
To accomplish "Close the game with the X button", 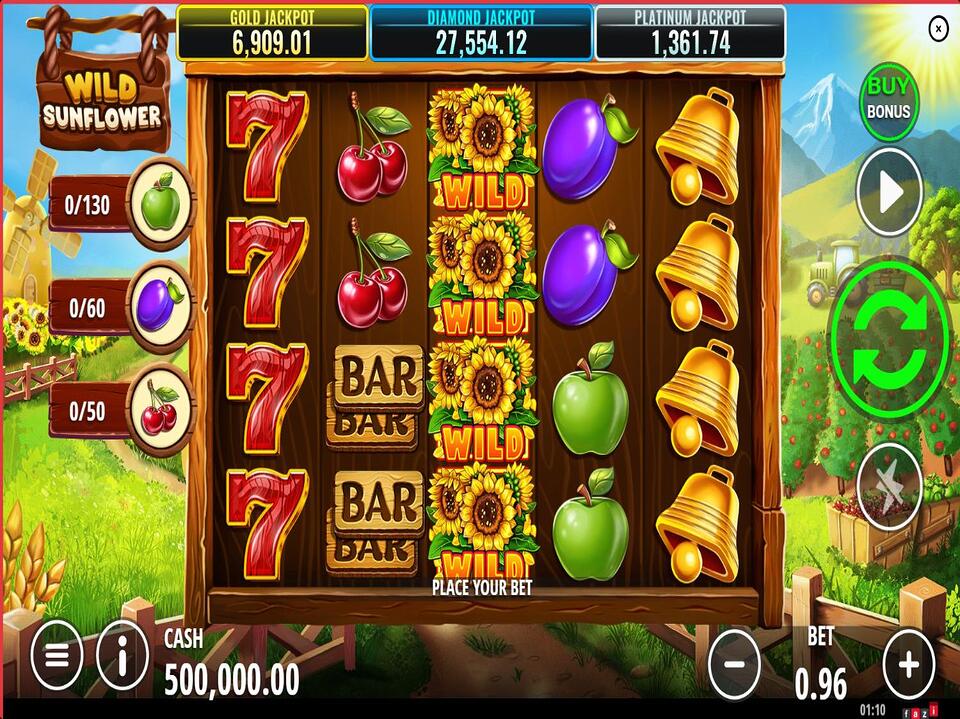I will 938,29.
